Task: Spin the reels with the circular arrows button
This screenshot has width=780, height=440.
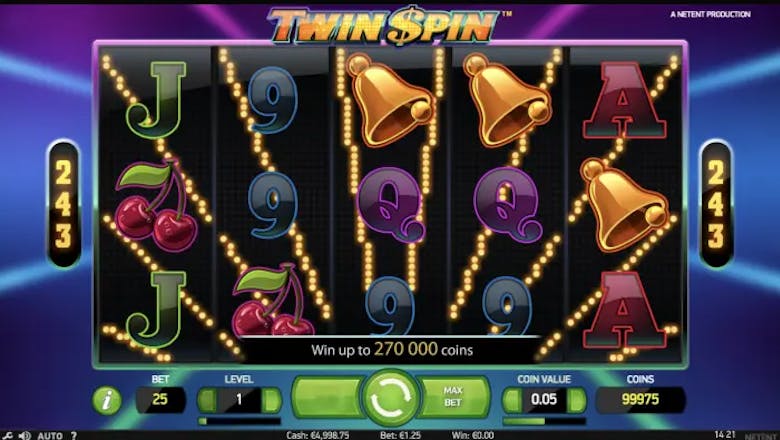Action: click(x=390, y=398)
